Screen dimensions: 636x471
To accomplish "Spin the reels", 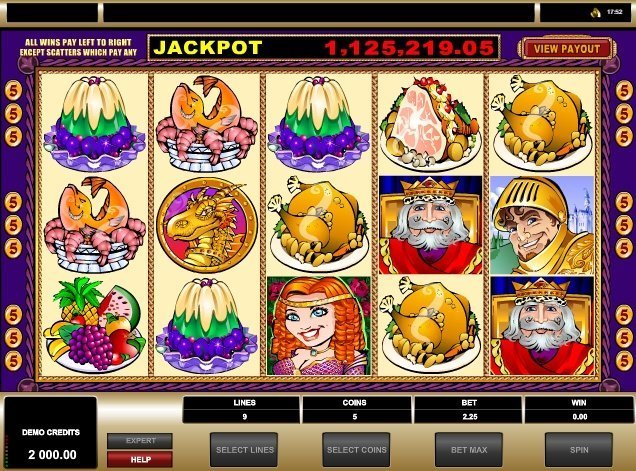I will [578, 450].
